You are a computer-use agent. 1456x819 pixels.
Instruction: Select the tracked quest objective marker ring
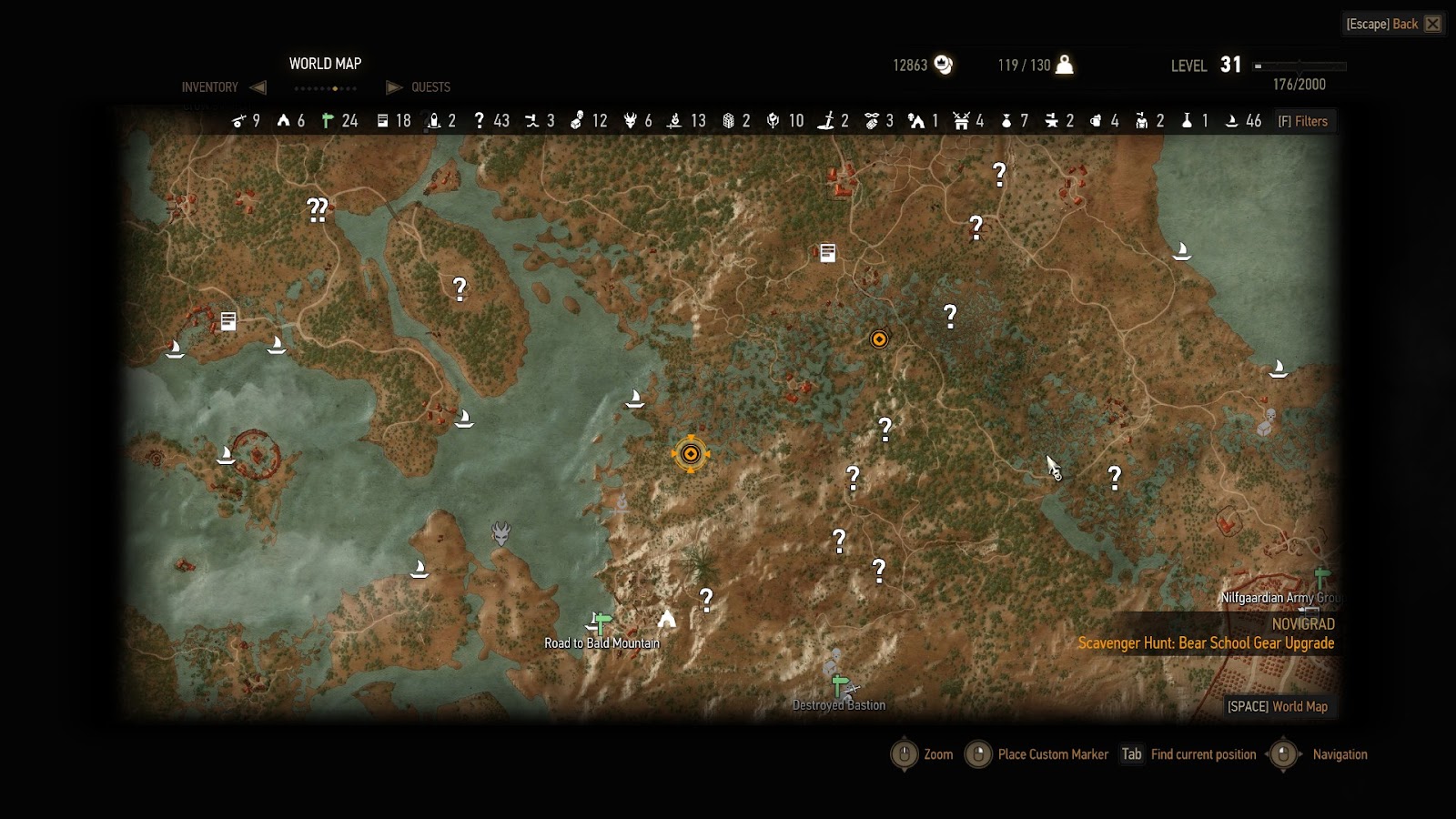pos(691,453)
